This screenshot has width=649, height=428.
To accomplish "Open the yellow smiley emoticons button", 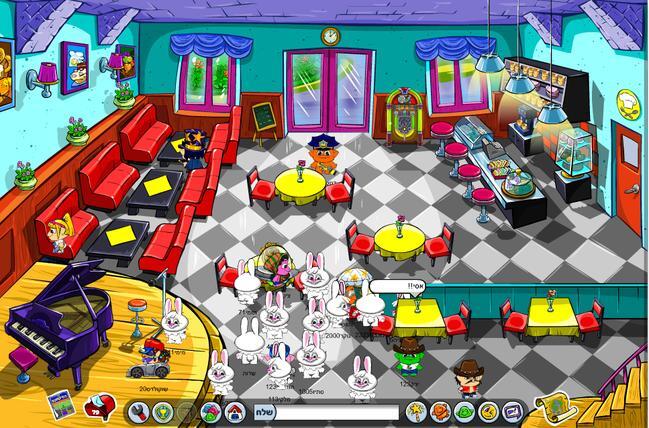I will click(487, 411).
